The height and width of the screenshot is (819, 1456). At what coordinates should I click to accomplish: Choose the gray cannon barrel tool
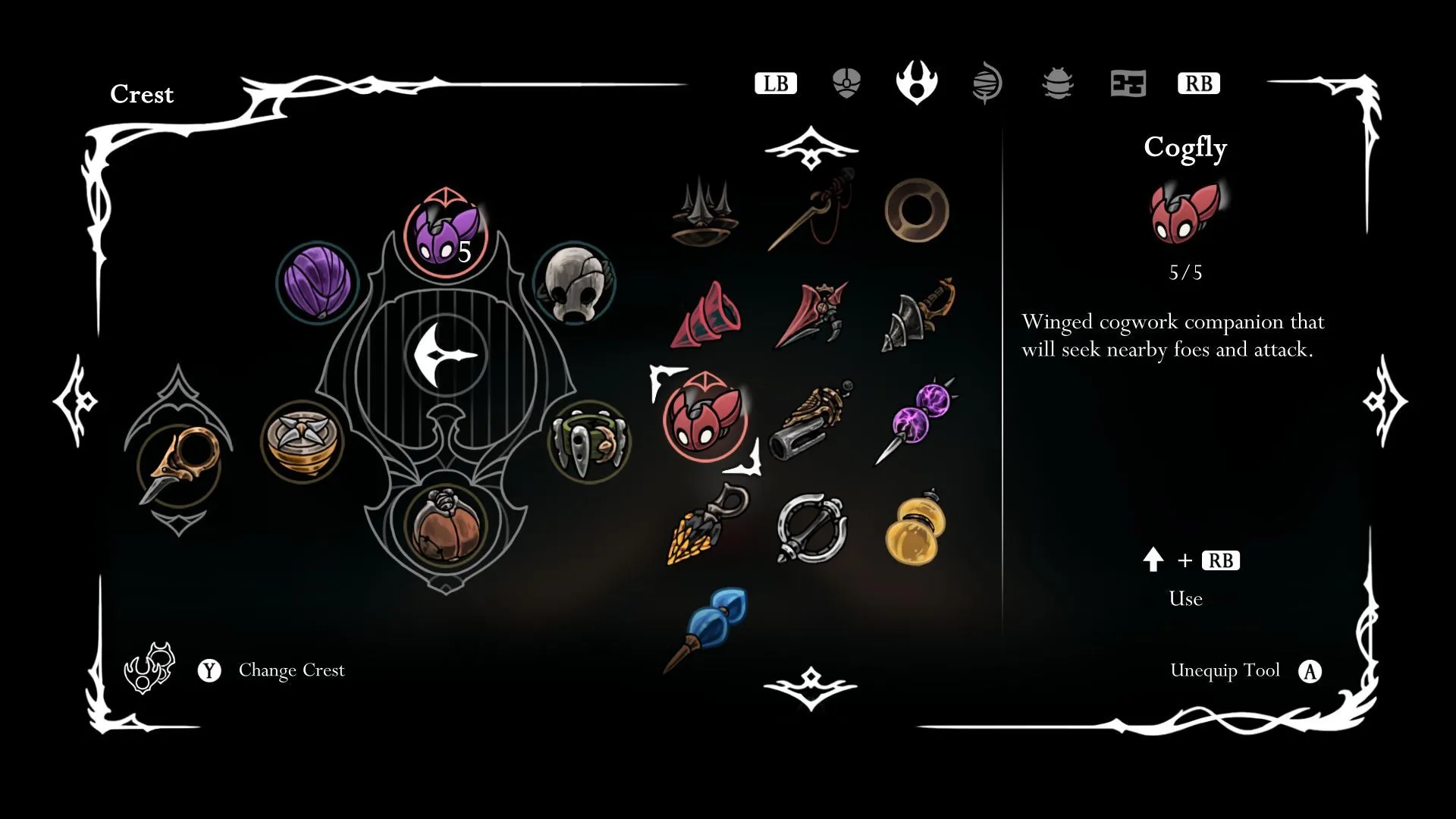[811, 422]
